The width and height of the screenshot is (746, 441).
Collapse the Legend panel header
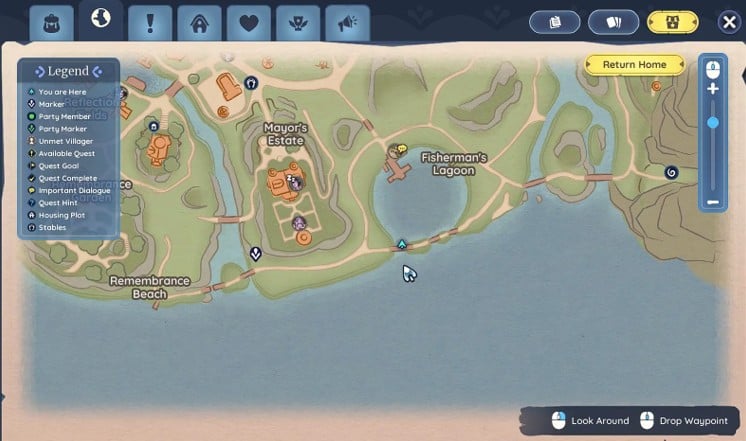(x=68, y=71)
